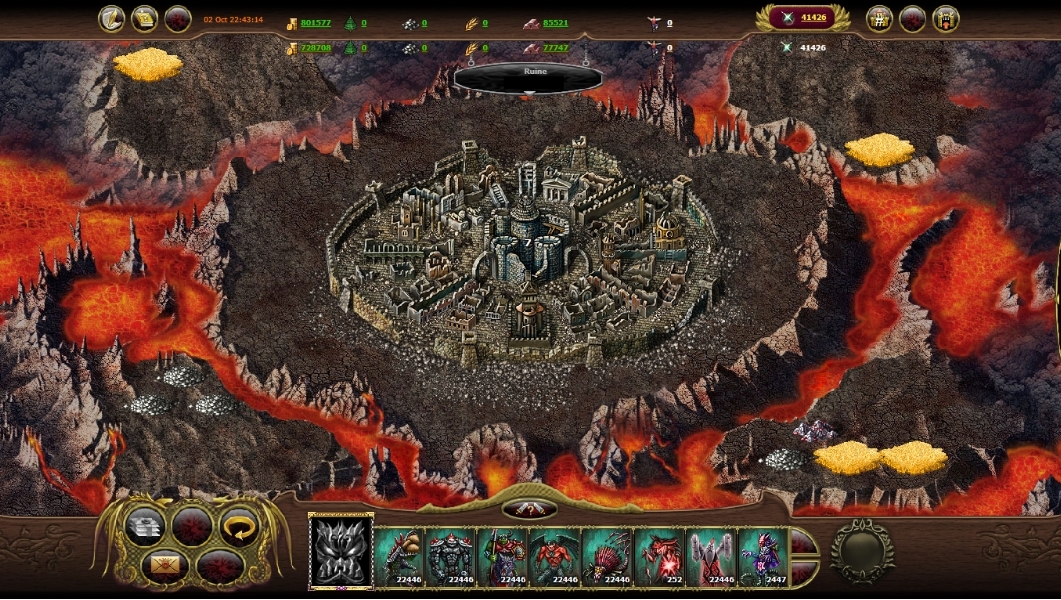Open the grid hash icon at top right
The image size is (1061, 600).
pos(880,19)
